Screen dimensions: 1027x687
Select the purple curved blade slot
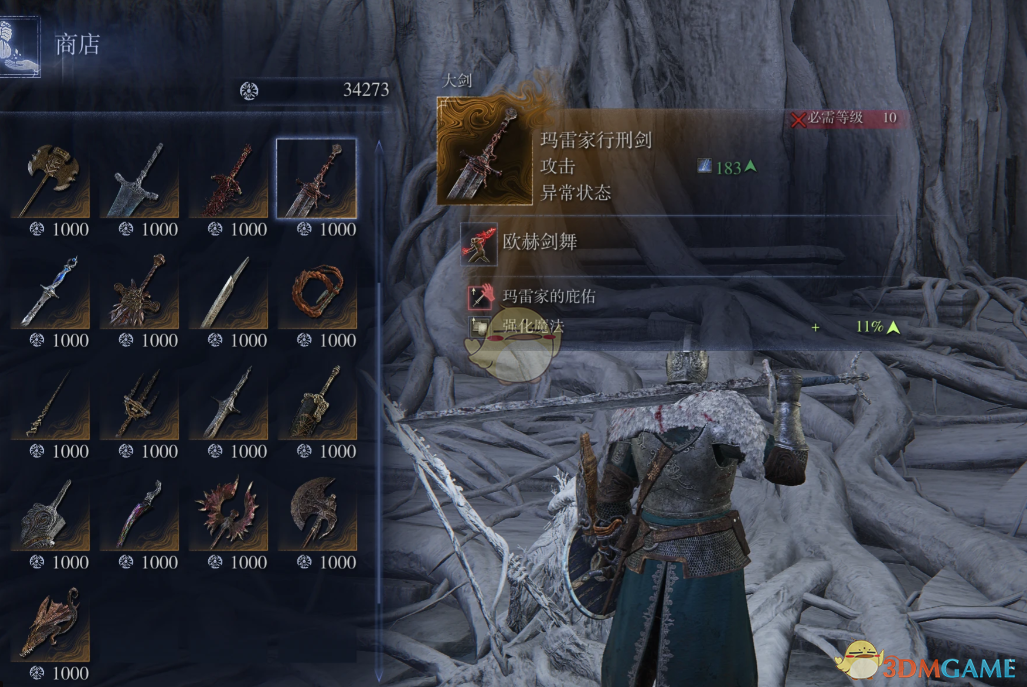(139, 513)
